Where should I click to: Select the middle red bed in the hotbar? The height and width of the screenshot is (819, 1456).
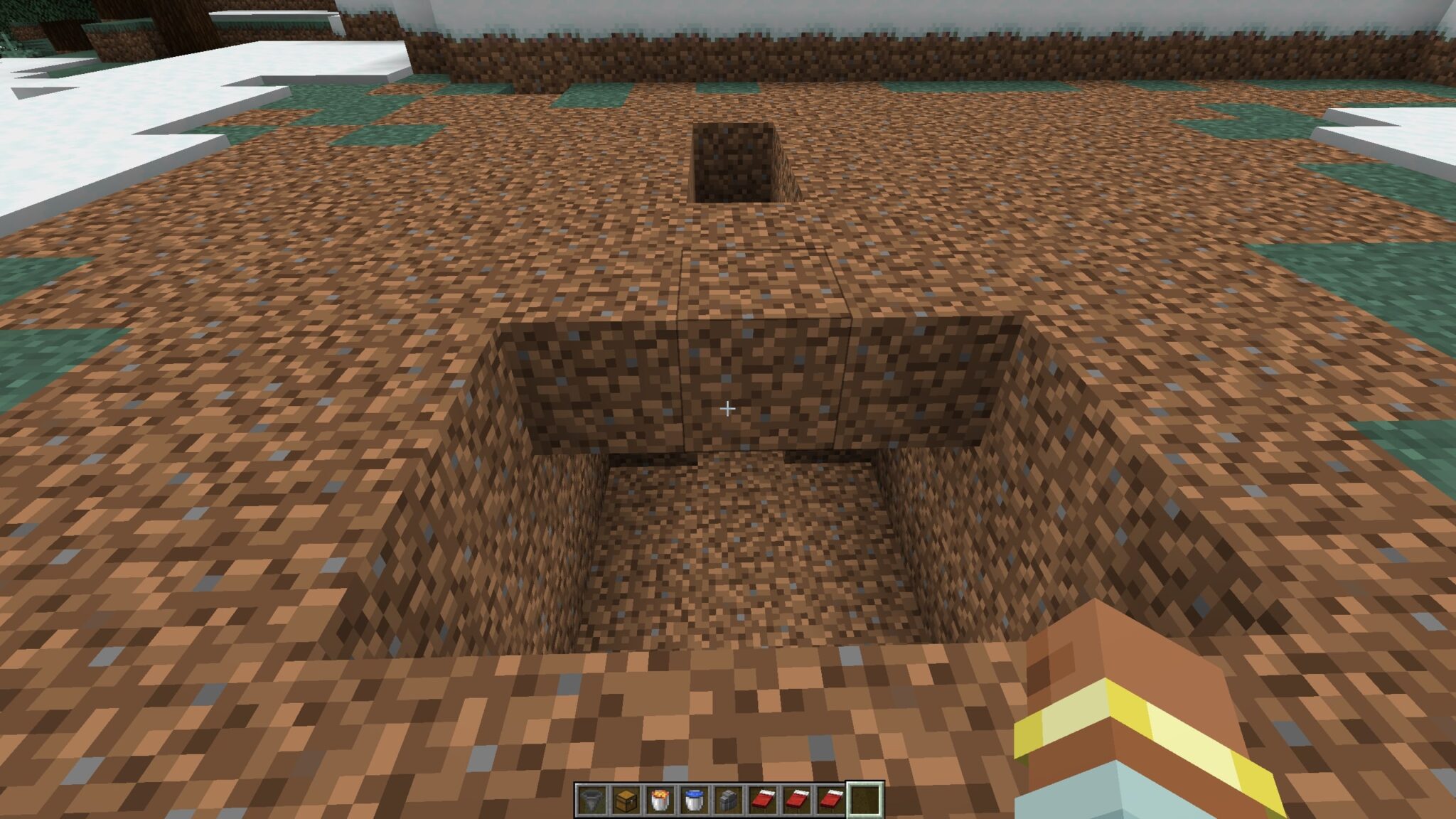(796, 800)
